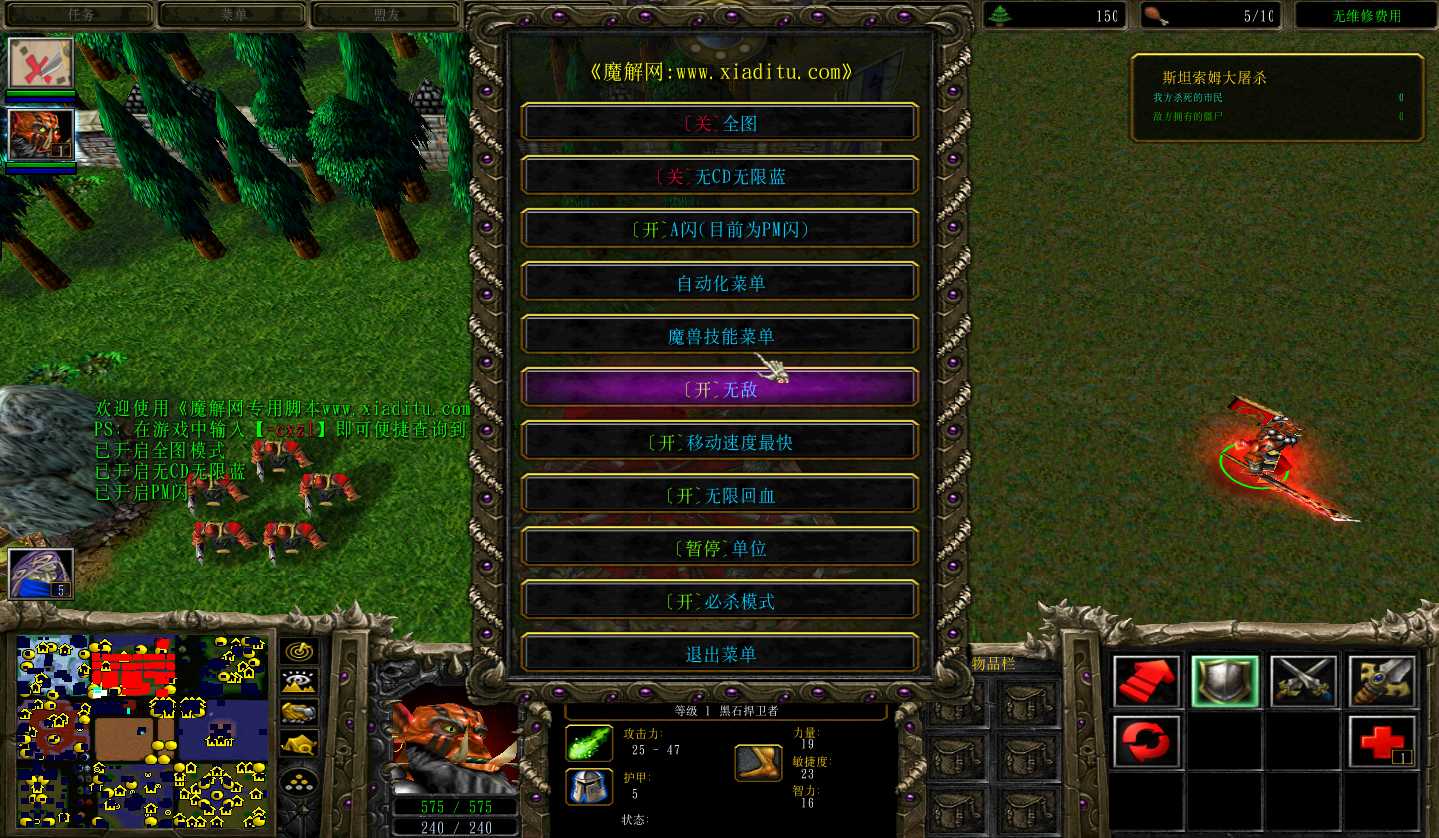Disable the 无敌 invincibility cheat
The height and width of the screenshot is (838, 1439).
pyautogui.click(x=719, y=388)
